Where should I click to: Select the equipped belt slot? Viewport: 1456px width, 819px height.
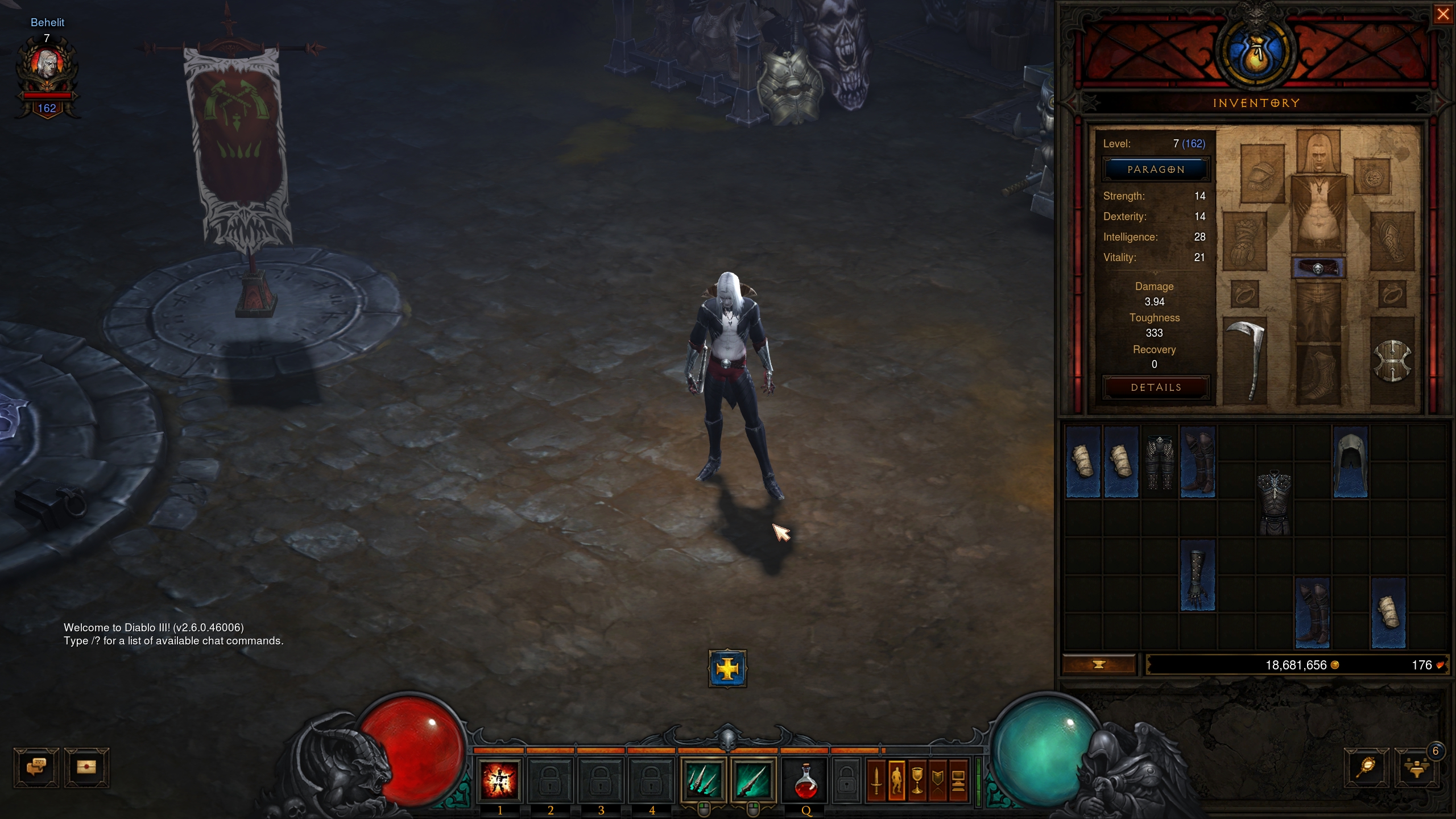pos(1318,268)
